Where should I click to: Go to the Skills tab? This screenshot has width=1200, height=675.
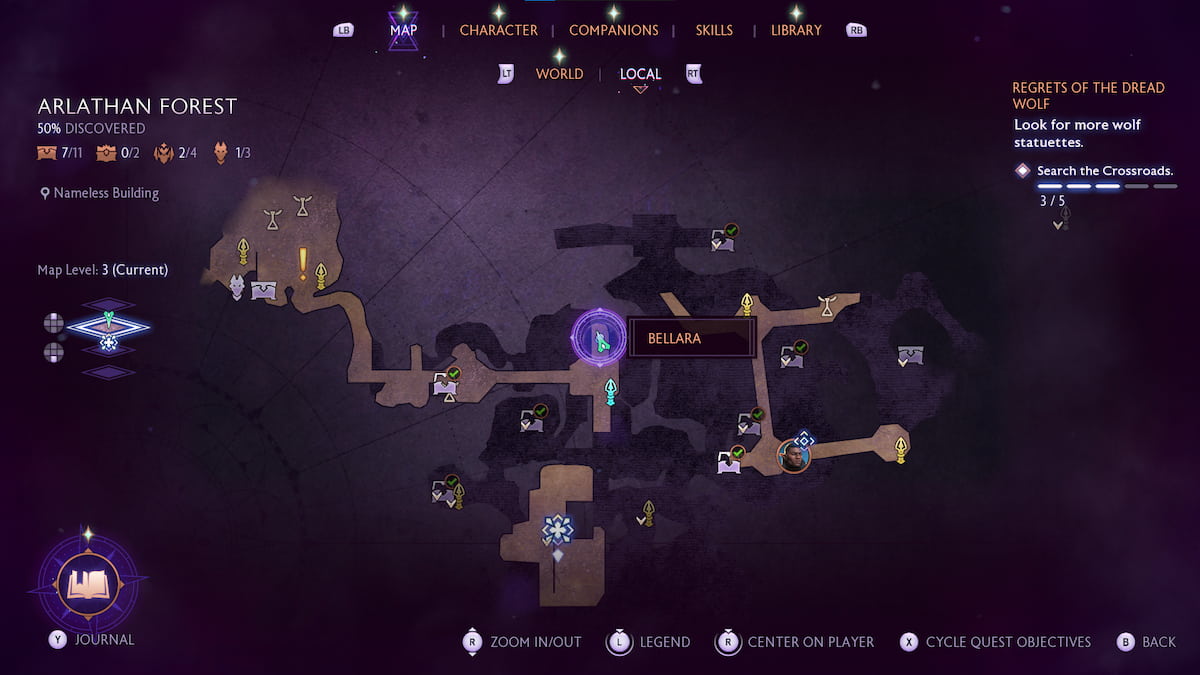click(714, 30)
